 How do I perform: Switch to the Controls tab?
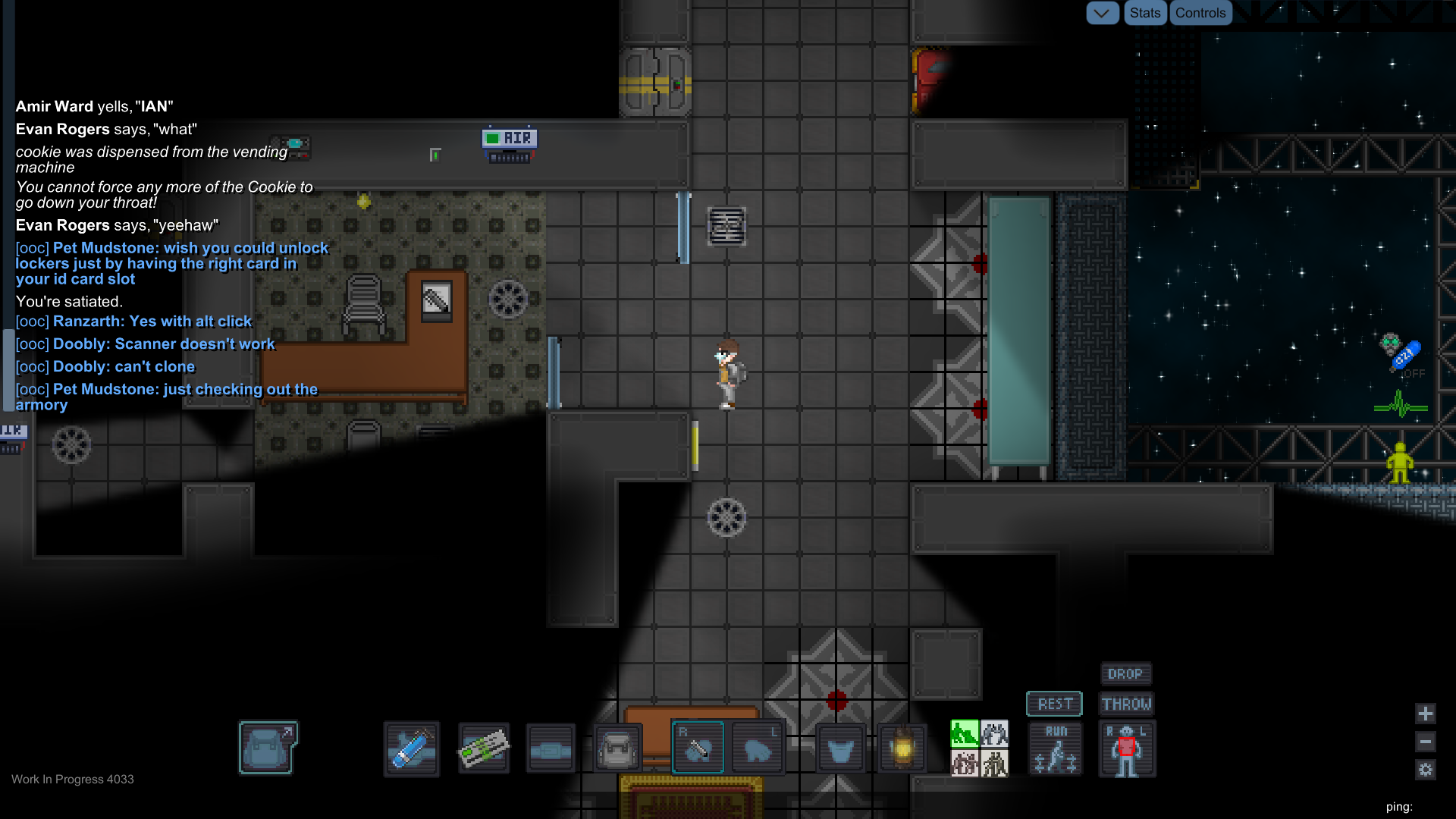(1200, 13)
